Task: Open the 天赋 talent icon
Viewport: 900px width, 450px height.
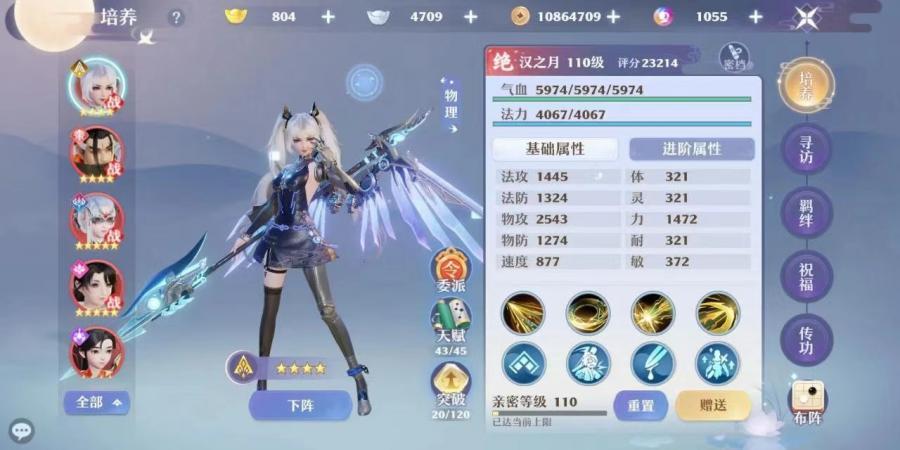Action: [x=451, y=326]
